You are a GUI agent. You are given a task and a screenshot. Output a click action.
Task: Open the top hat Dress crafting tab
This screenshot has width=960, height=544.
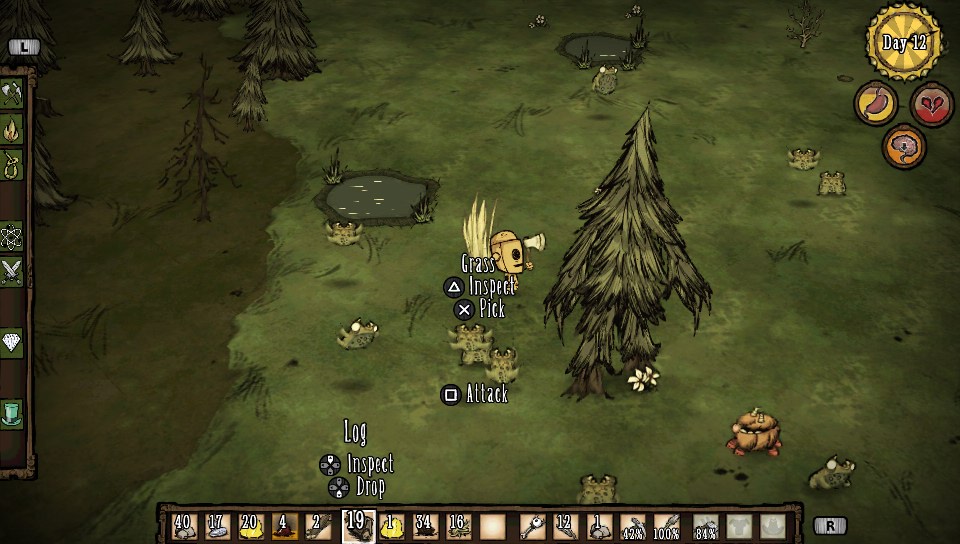(12, 413)
